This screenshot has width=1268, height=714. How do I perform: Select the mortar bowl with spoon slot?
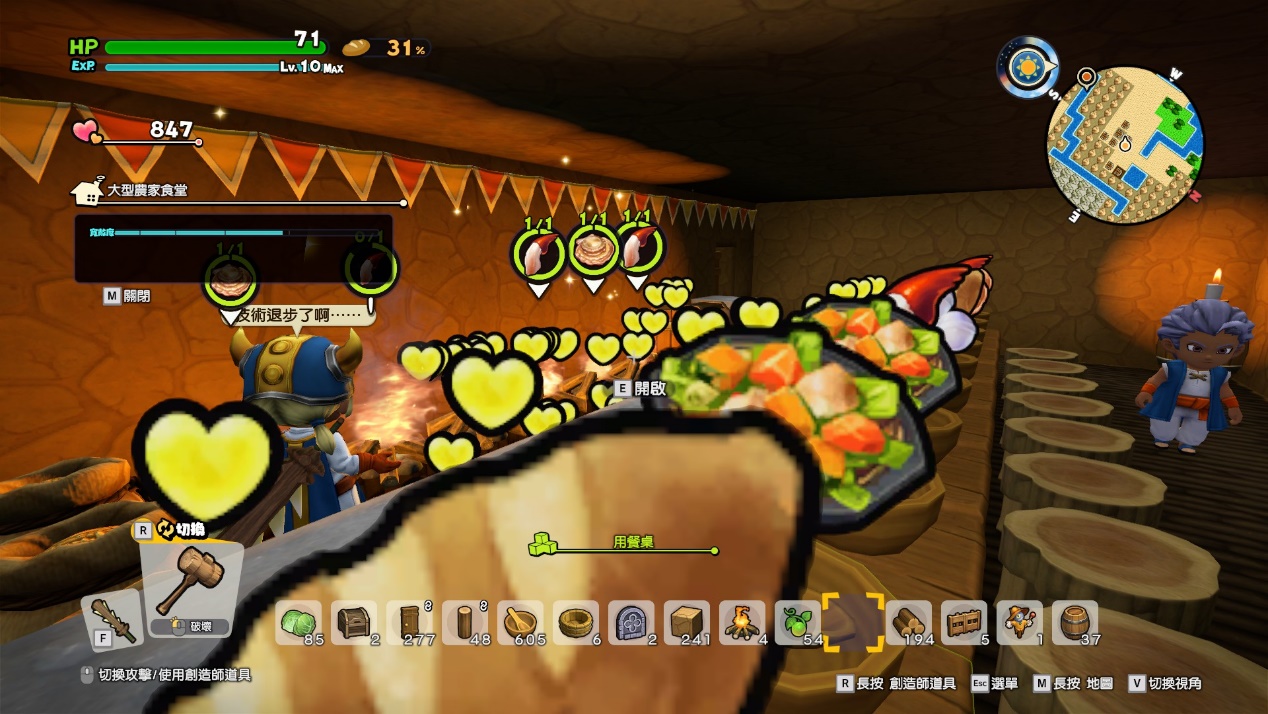(520, 622)
